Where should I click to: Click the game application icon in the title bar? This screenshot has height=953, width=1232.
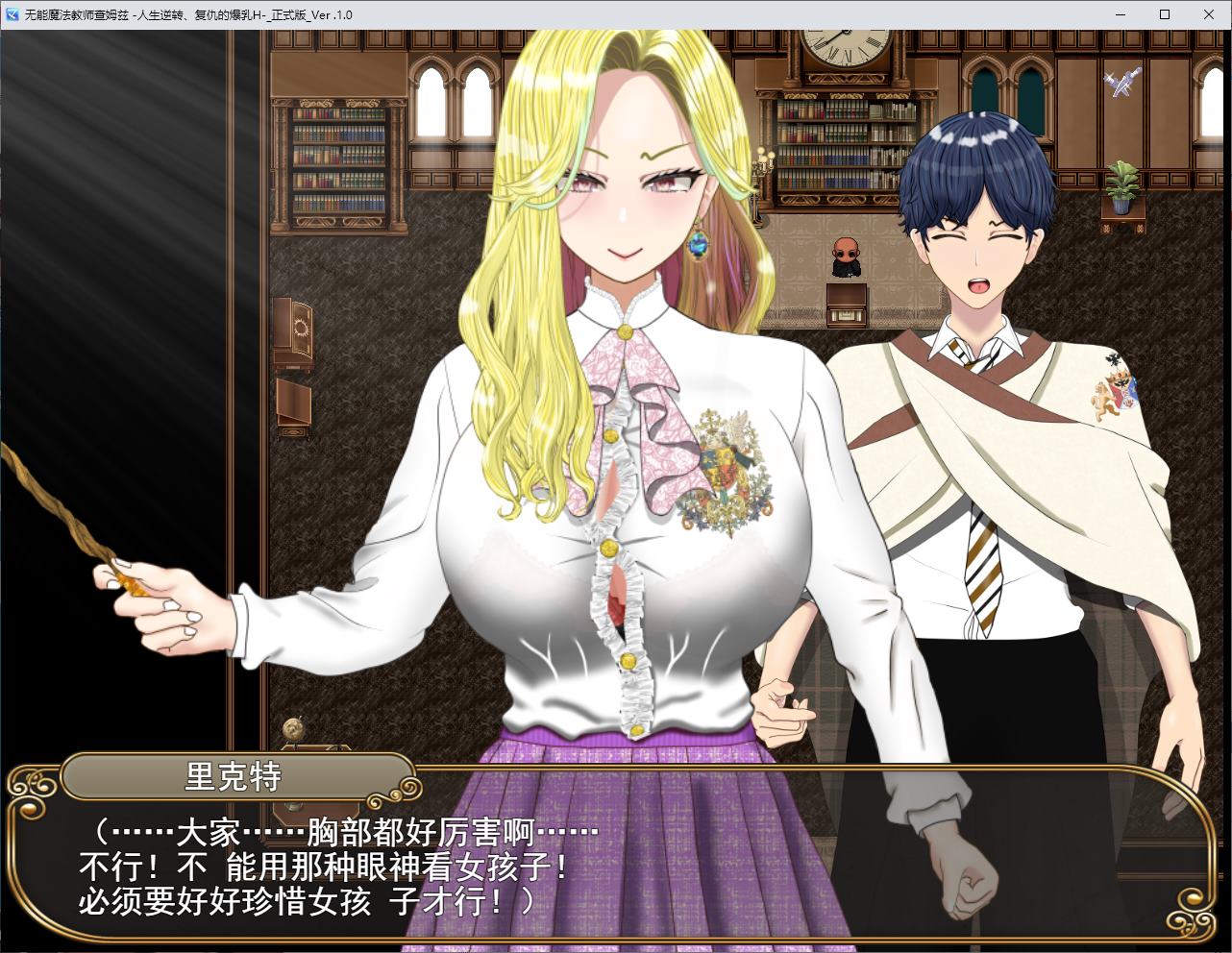pos(12,14)
